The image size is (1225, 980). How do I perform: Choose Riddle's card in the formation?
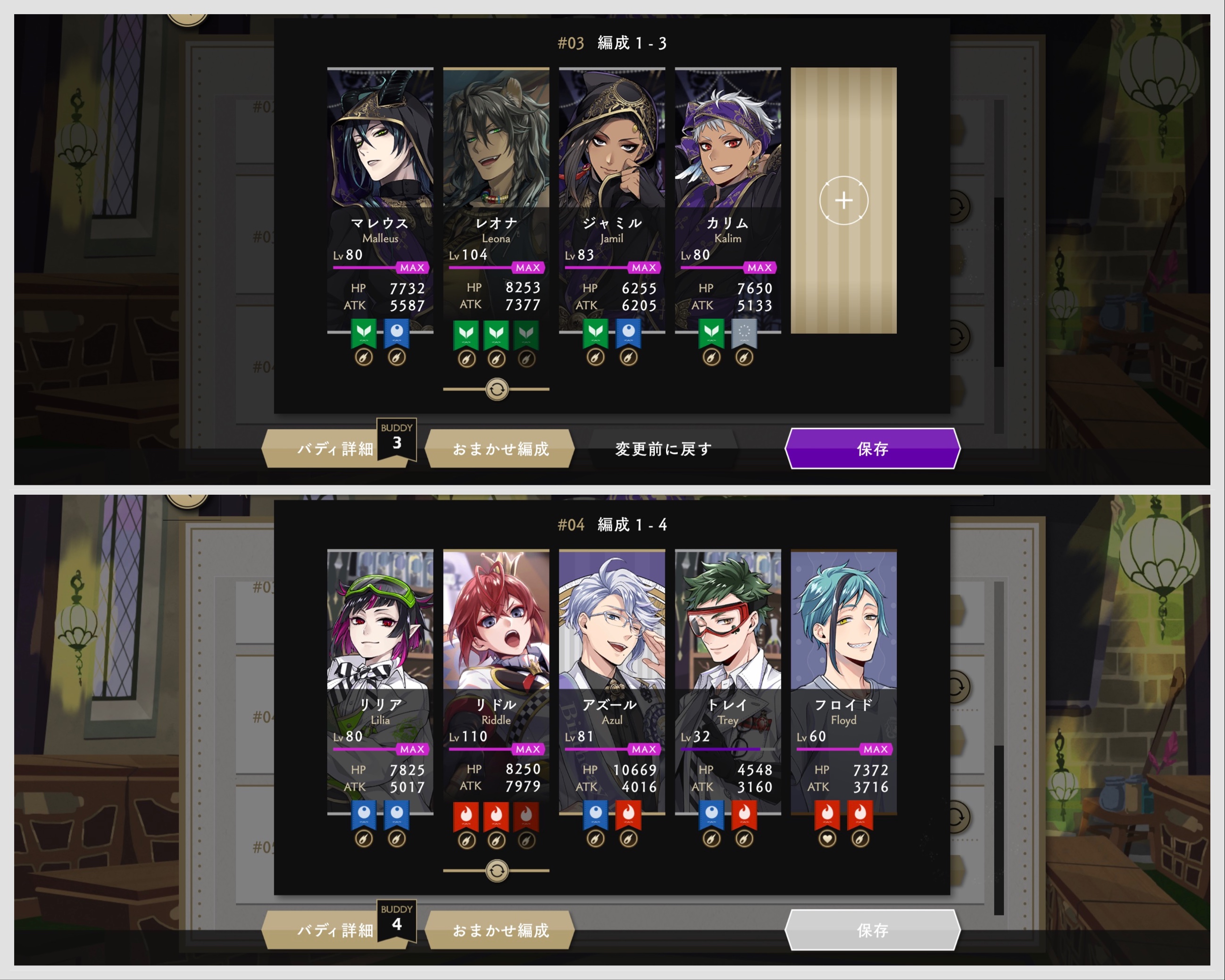(495, 653)
